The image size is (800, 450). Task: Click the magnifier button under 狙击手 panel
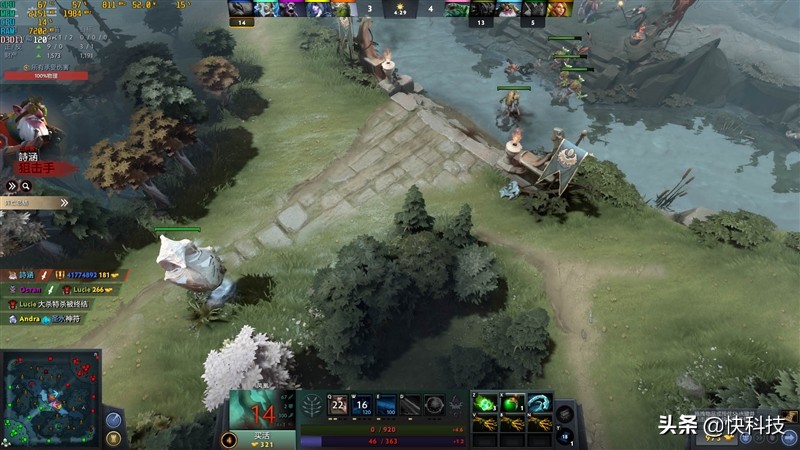coord(25,186)
